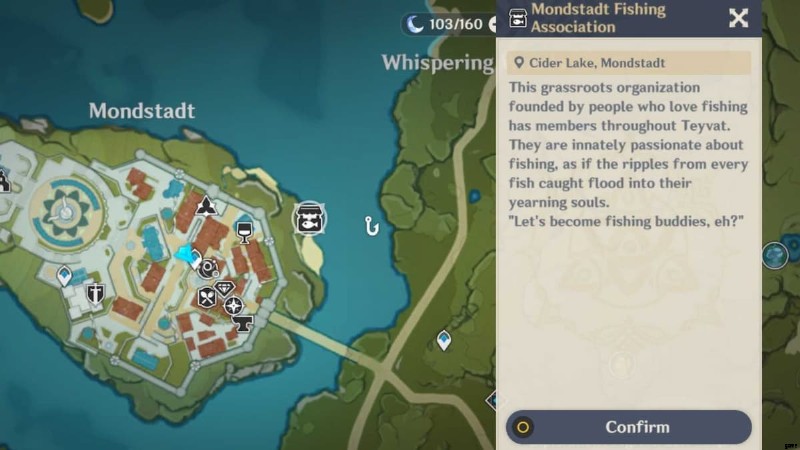Select the diamond souvenir shop marker
This screenshot has height=450, width=800.
[x=224, y=289]
